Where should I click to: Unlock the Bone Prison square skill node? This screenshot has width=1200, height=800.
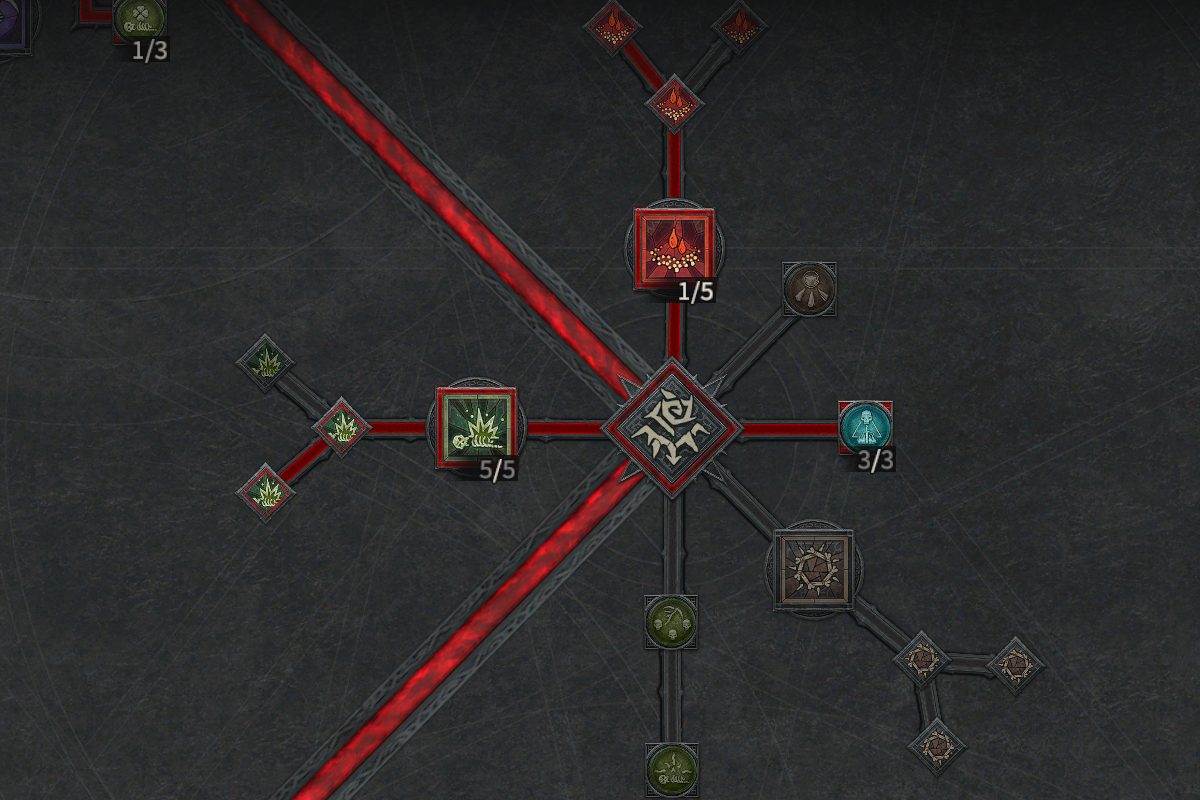coord(814,568)
